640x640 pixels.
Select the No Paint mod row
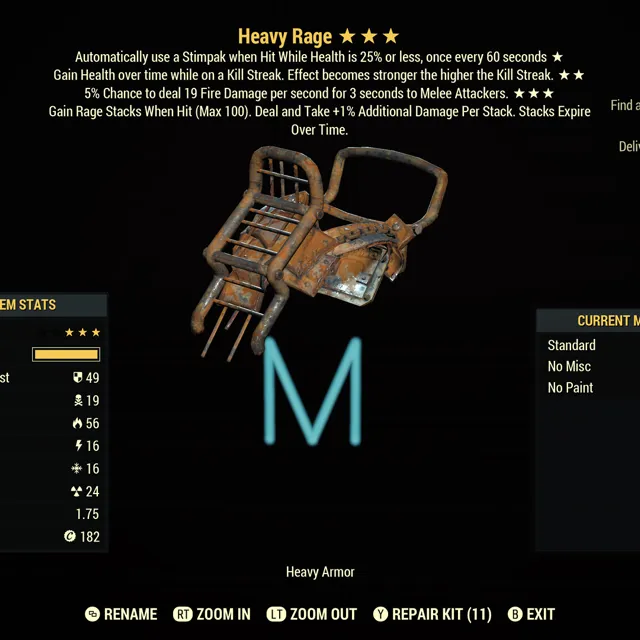pyautogui.click(x=571, y=387)
